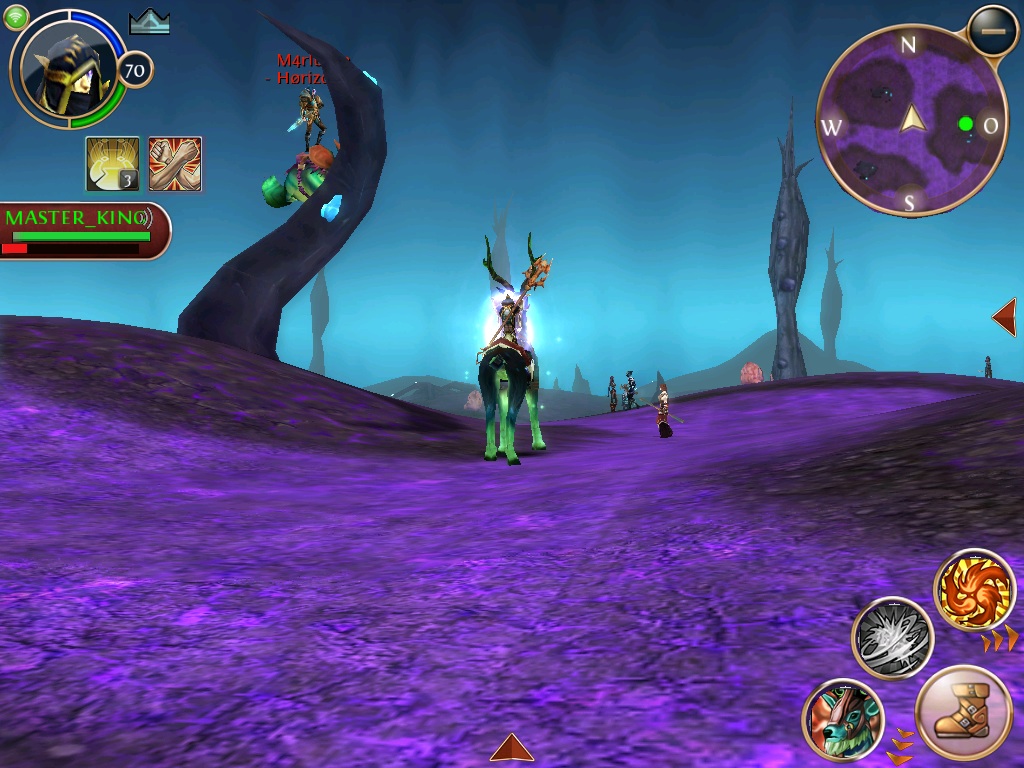Tap the crown icon beside the portrait
Viewport: 1024px width, 768px height.
(x=150, y=22)
